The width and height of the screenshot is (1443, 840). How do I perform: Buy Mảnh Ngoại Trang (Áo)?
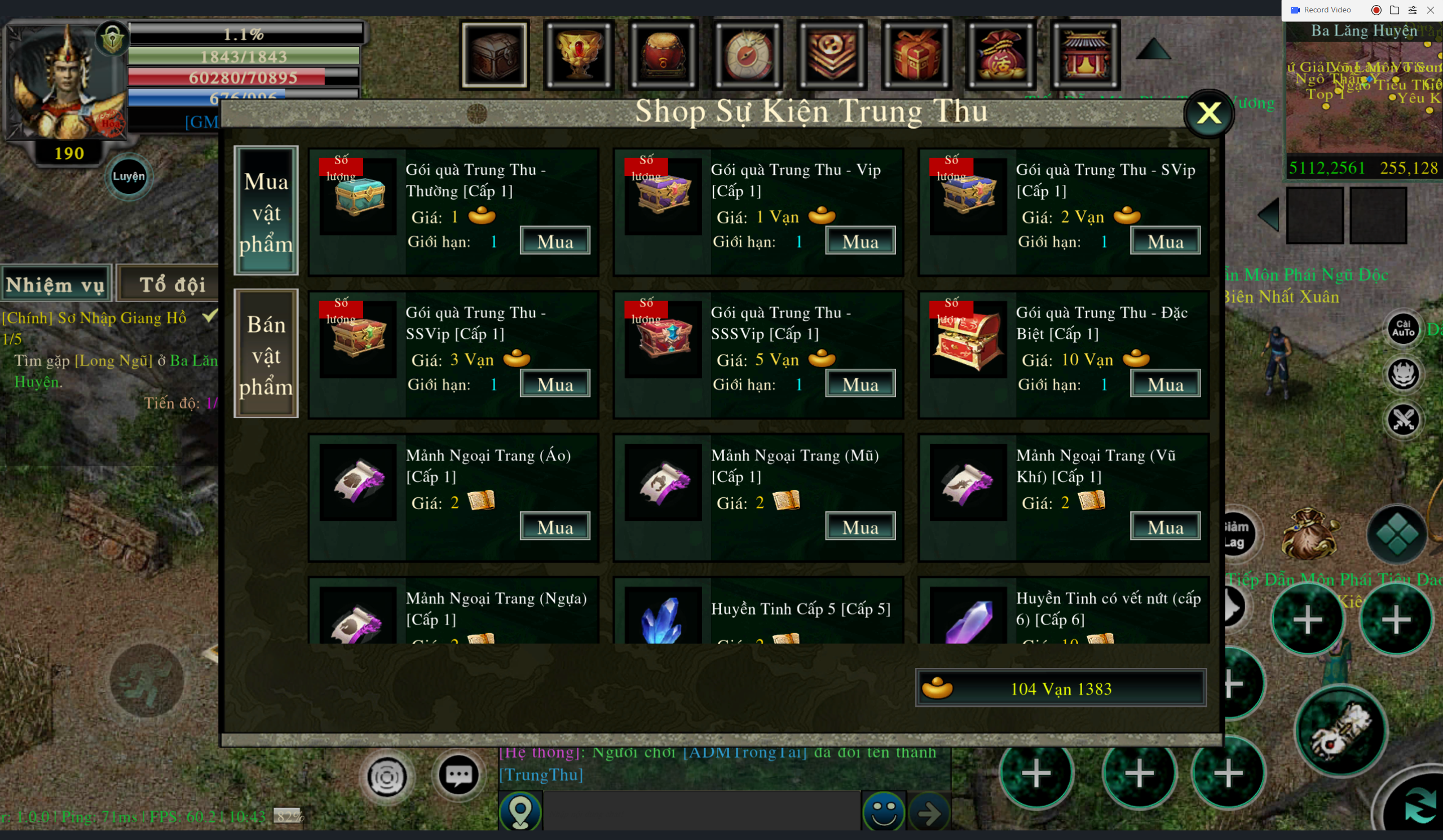tap(555, 527)
